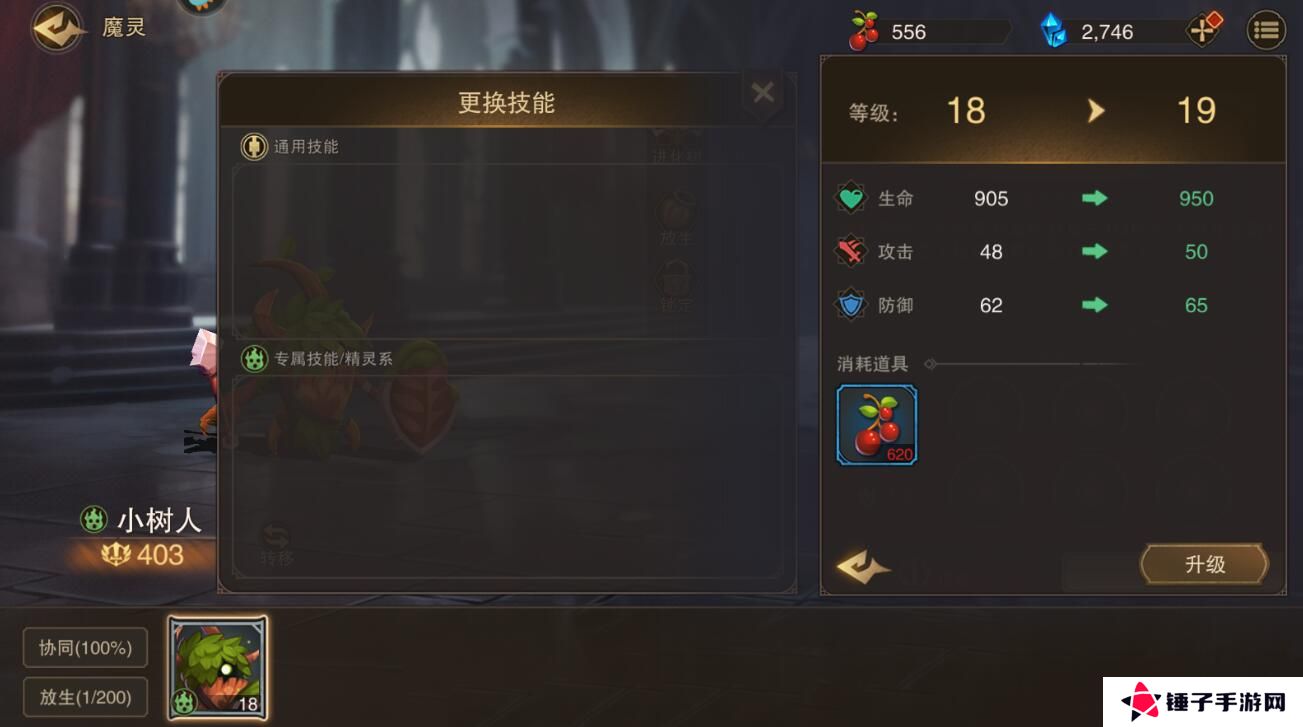This screenshot has width=1303, height=727.
Task: Select the green heart 生命 stat icon
Action: 849,198
